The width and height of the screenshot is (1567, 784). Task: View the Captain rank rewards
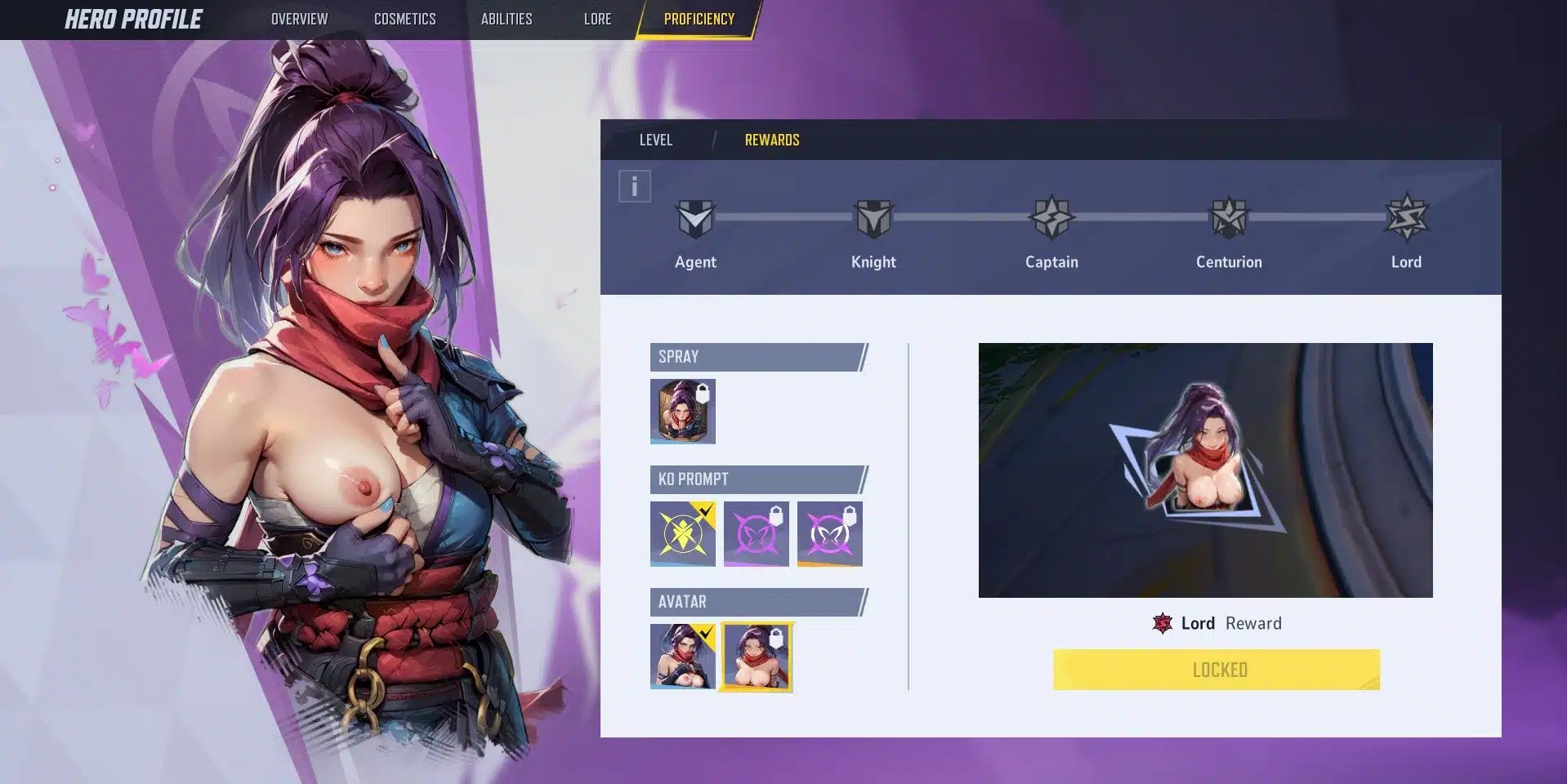click(1051, 219)
